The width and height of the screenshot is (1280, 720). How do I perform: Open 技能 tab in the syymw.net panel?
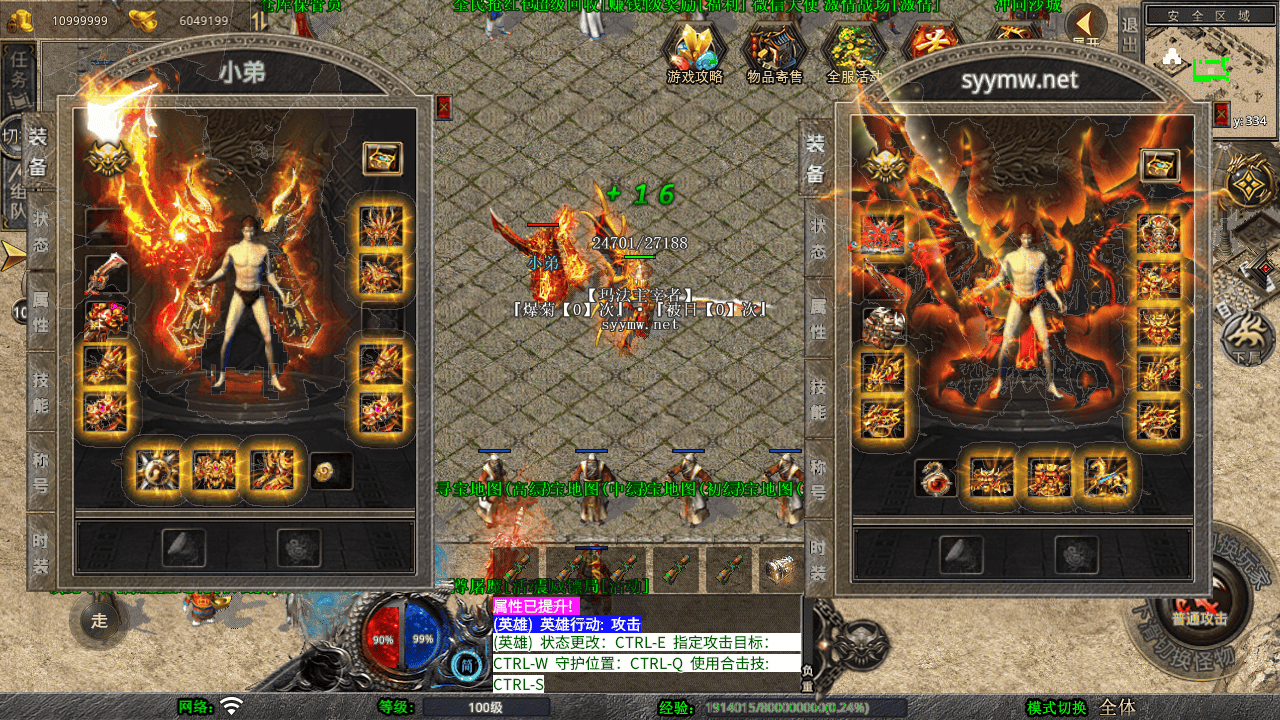[817, 399]
